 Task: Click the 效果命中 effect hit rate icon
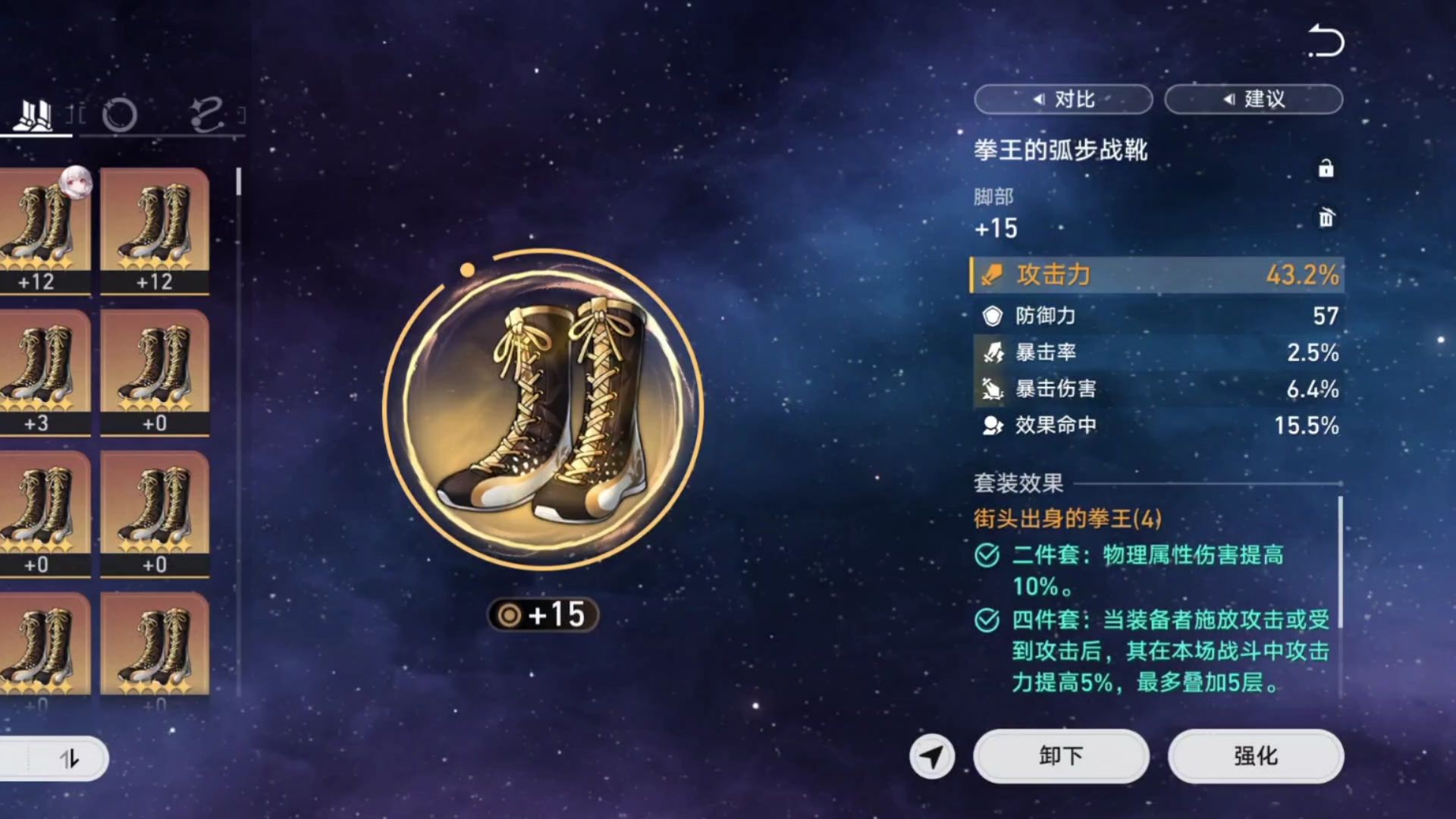pos(992,426)
